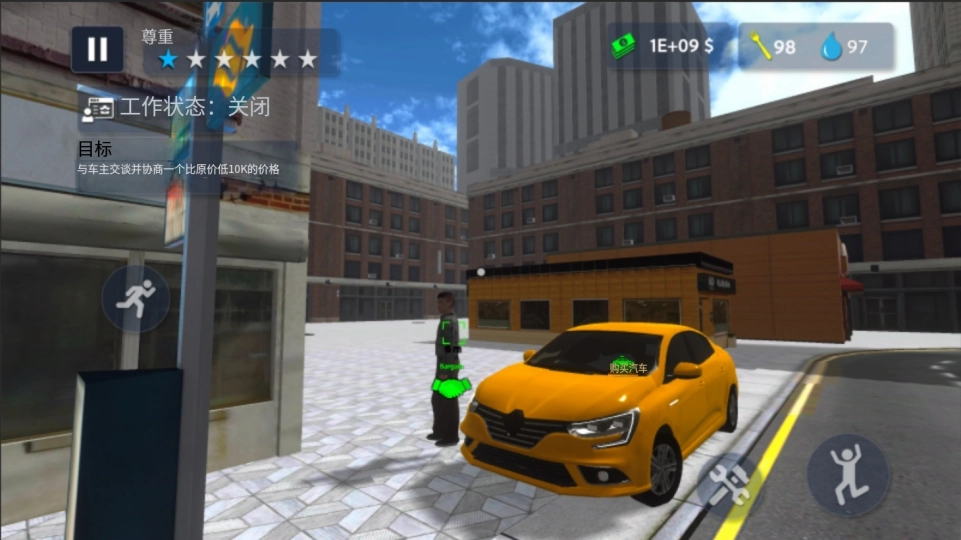The width and height of the screenshot is (961, 540).
Task: Tap the green Bargain handshake icon
Action: 452,385
